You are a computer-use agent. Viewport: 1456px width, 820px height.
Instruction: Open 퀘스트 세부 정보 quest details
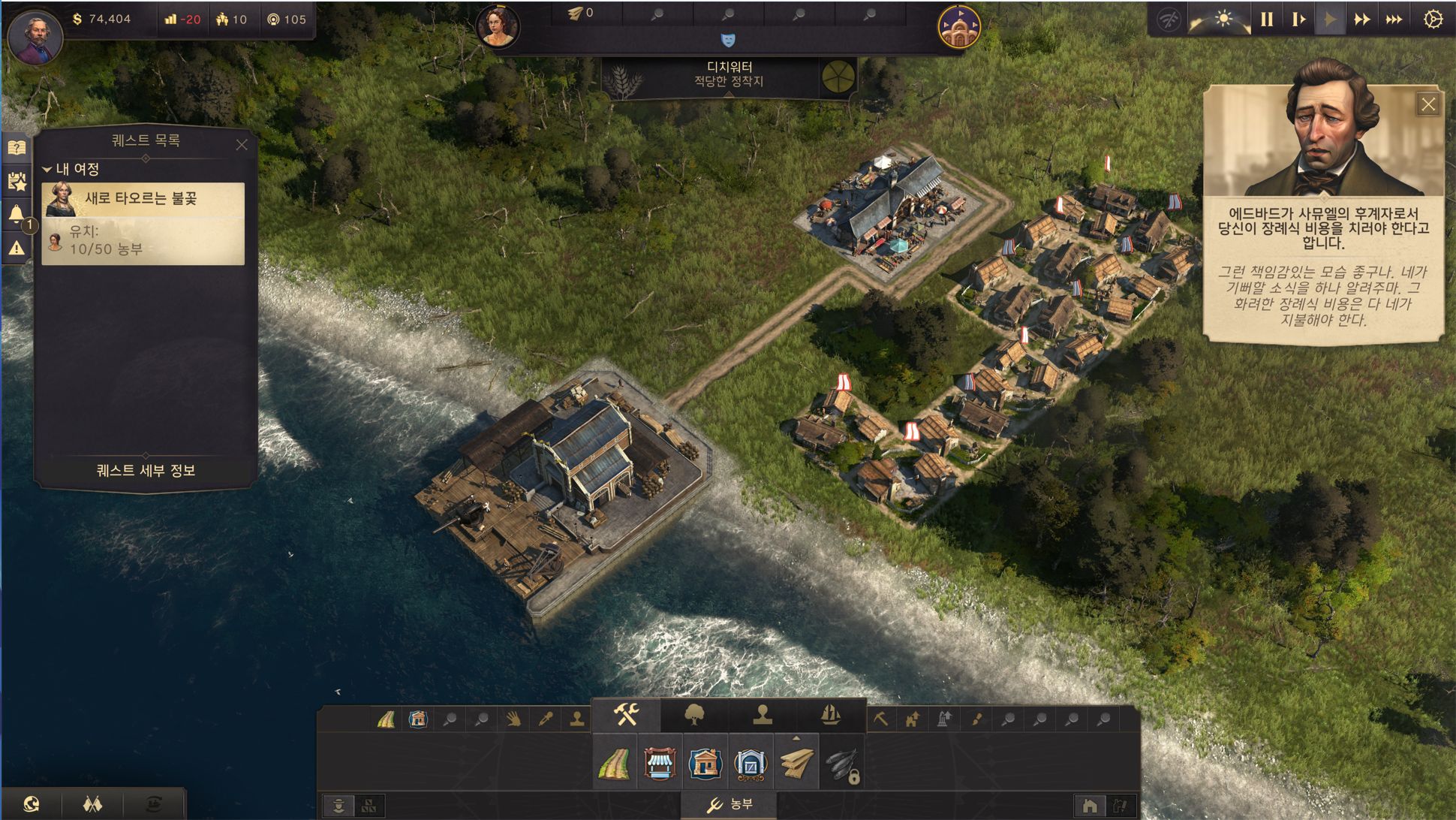coord(146,470)
